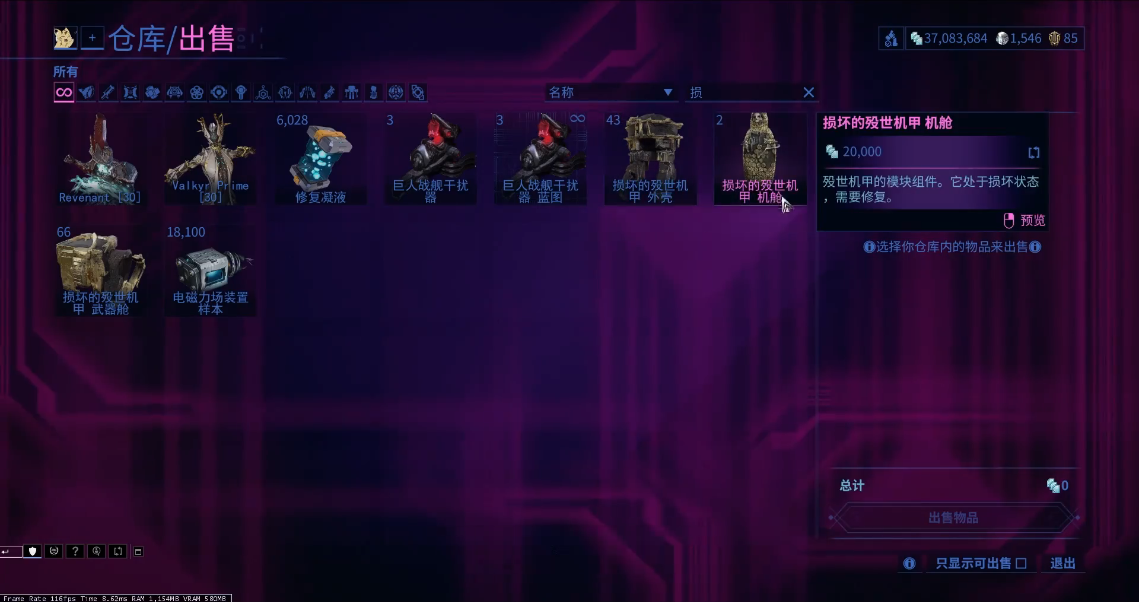
Task: Choose the 损坏的殁世机甲 武器舱 item
Action: (x=100, y=270)
